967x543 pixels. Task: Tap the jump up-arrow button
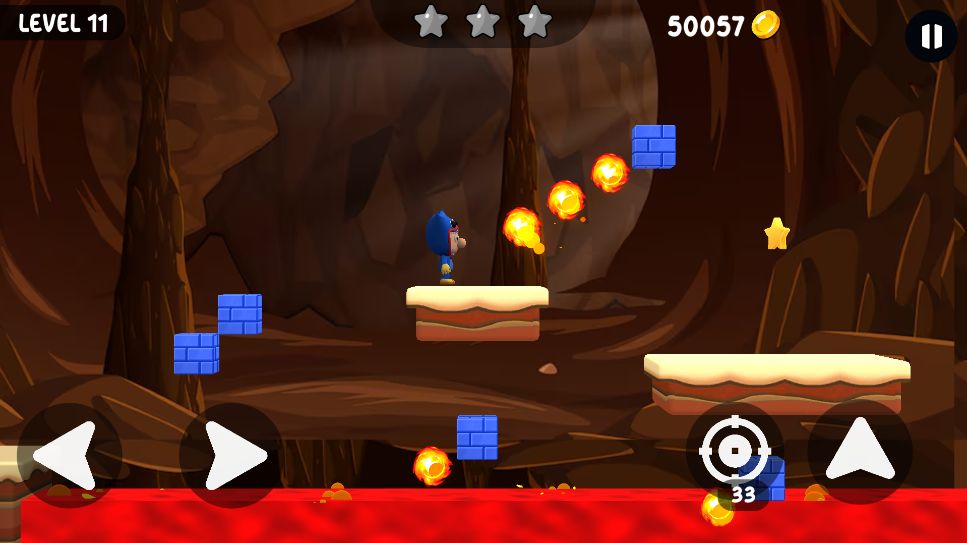coord(859,452)
